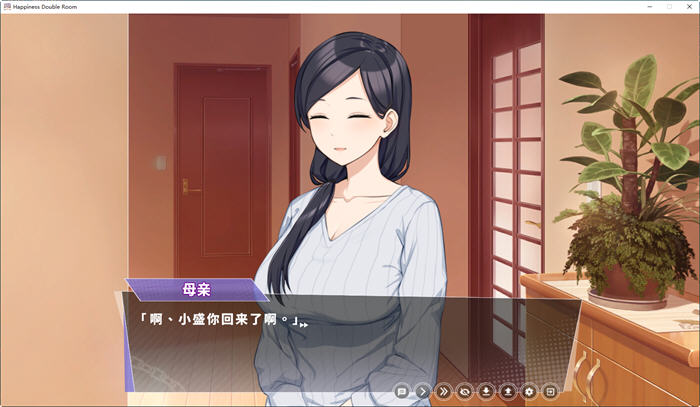Screen dimensions: 700x407
Task: Click the exit-to-title door icon
Action: tap(550, 391)
